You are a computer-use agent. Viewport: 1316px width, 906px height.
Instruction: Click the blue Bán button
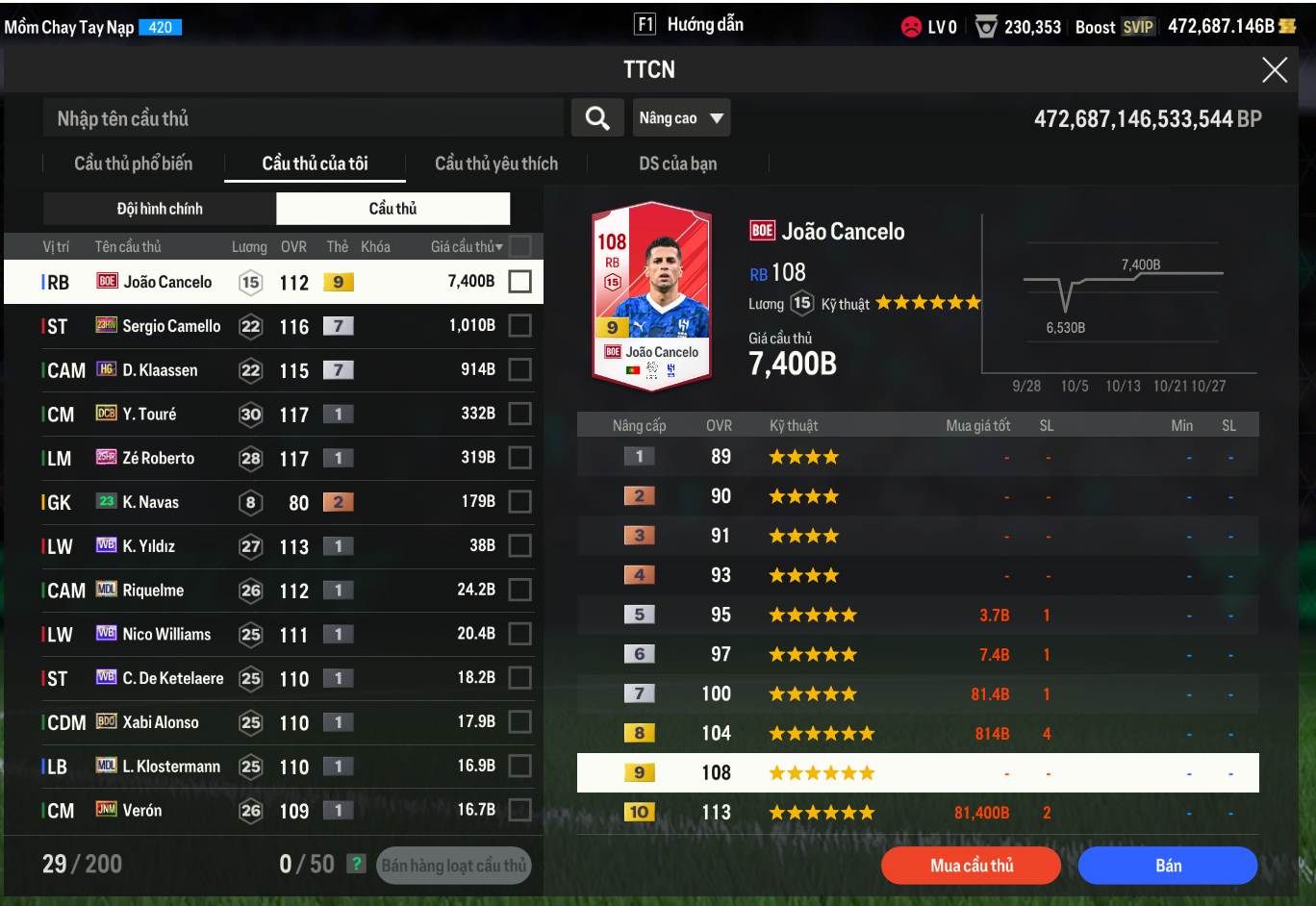(x=1168, y=866)
